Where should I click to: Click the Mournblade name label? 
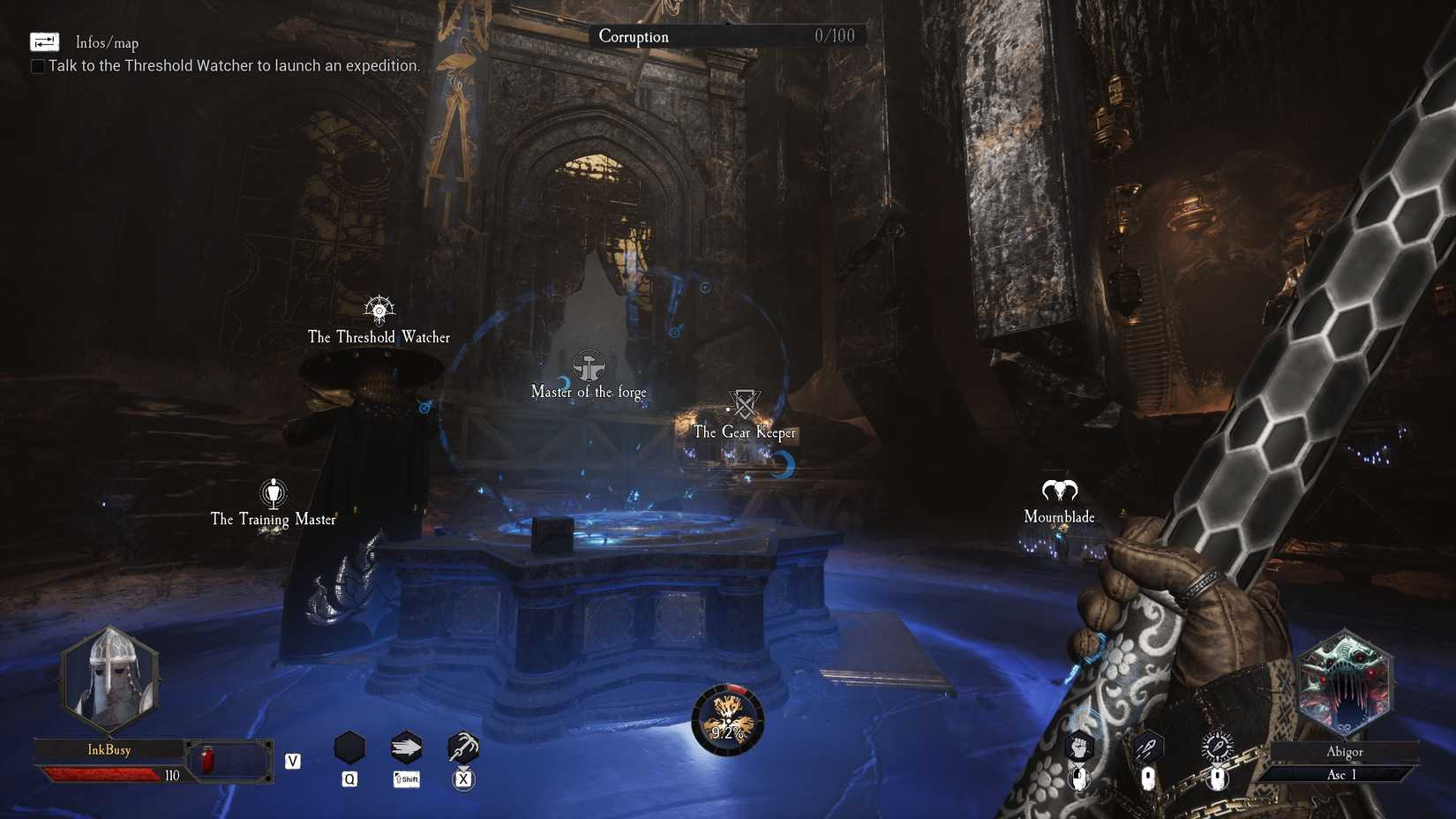[1058, 516]
